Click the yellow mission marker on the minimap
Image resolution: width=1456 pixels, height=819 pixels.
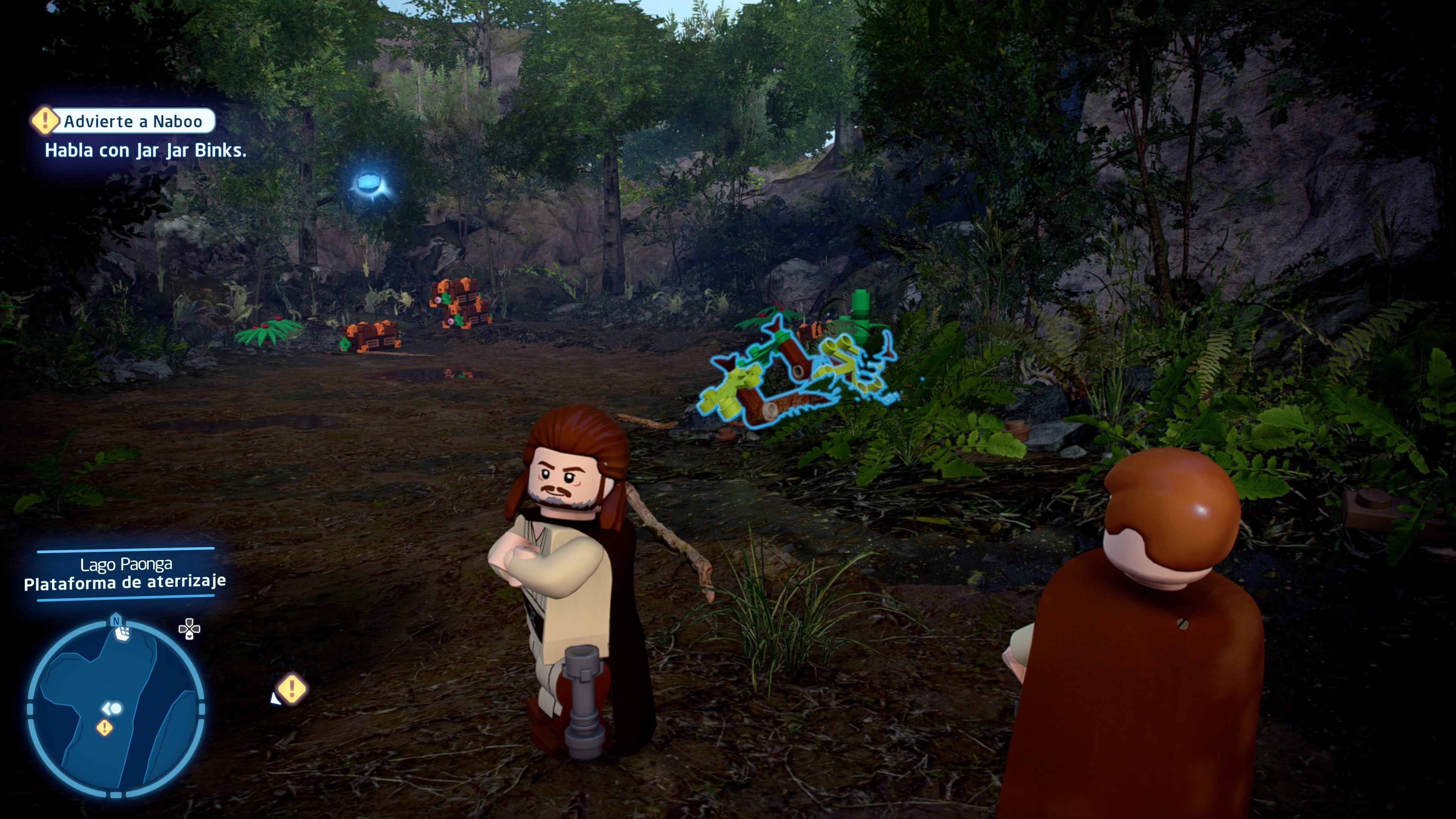104,728
